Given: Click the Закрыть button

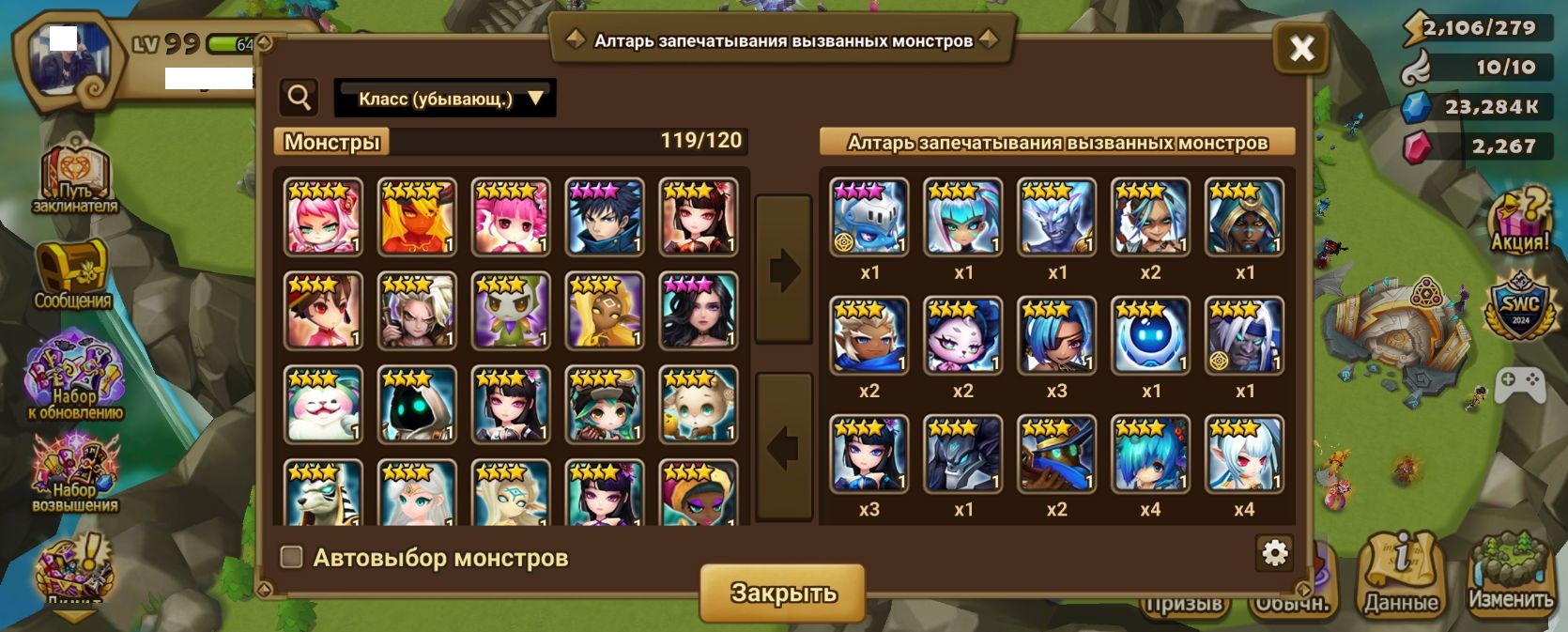Looking at the screenshot, I should [x=783, y=593].
